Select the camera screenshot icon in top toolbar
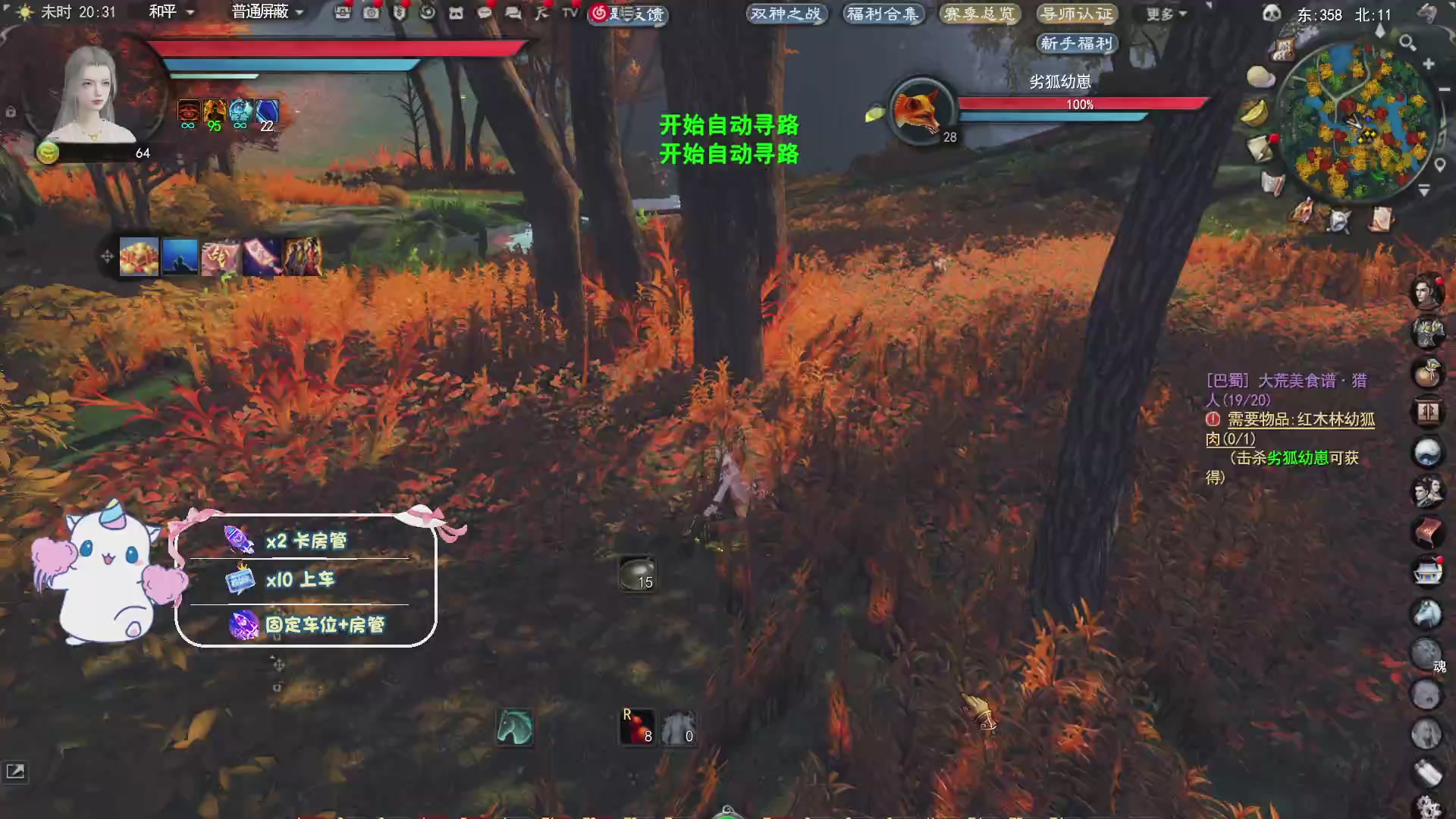The height and width of the screenshot is (819, 1456). pyautogui.click(x=372, y=14)
